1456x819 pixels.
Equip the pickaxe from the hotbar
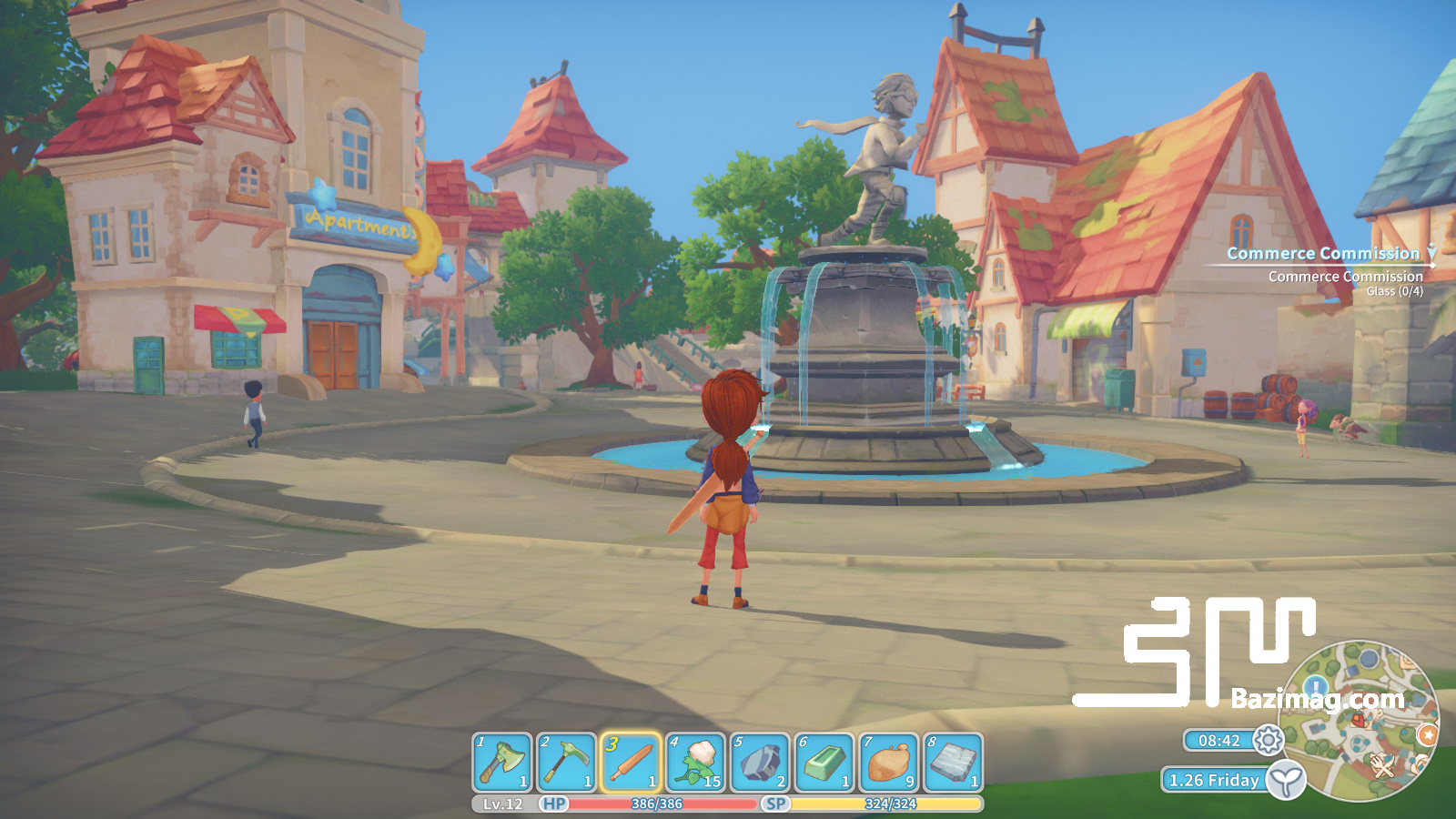click(566, 763)
